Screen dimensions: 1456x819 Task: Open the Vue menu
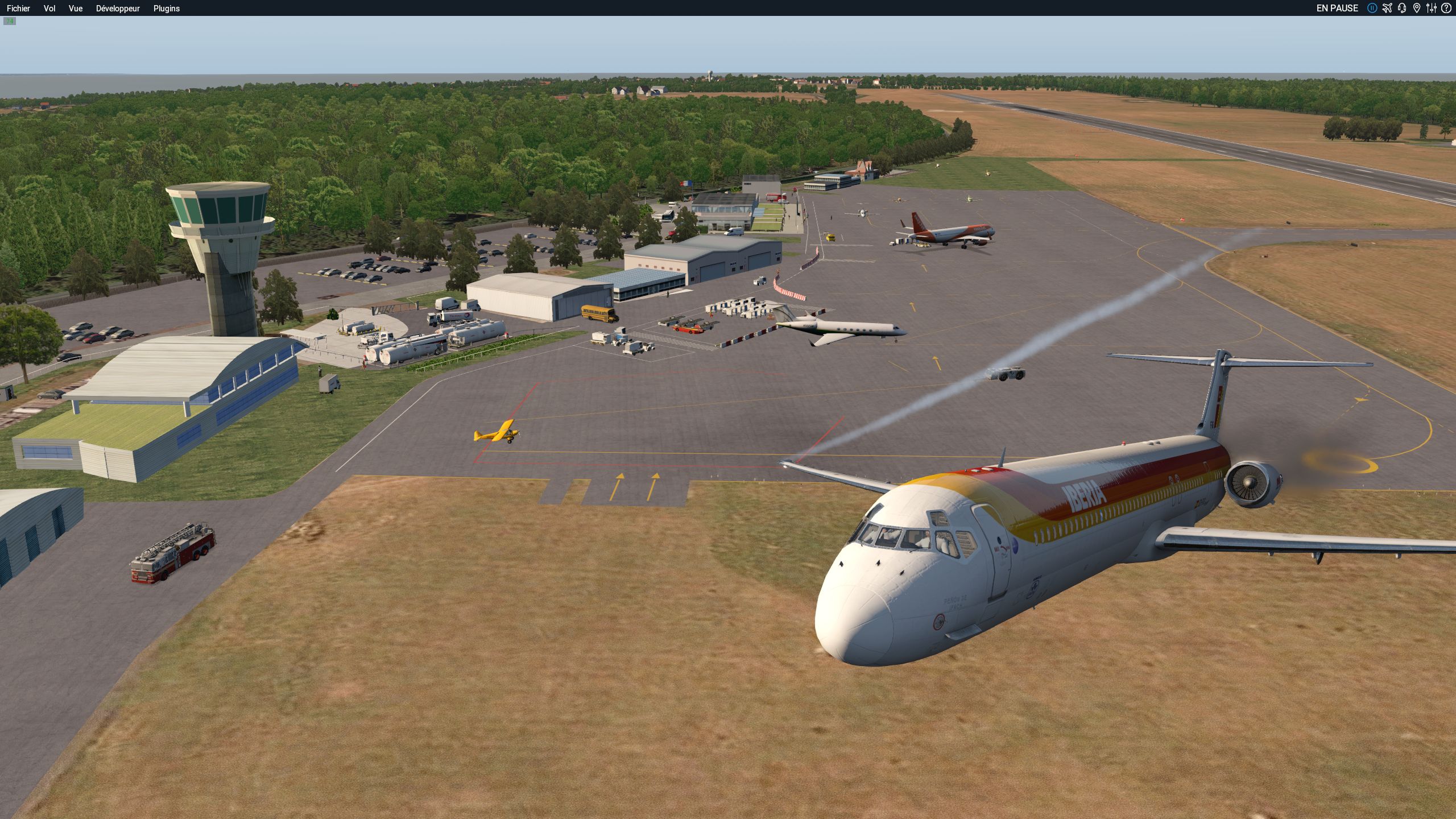pyautogui.click(x=76, y=9)
